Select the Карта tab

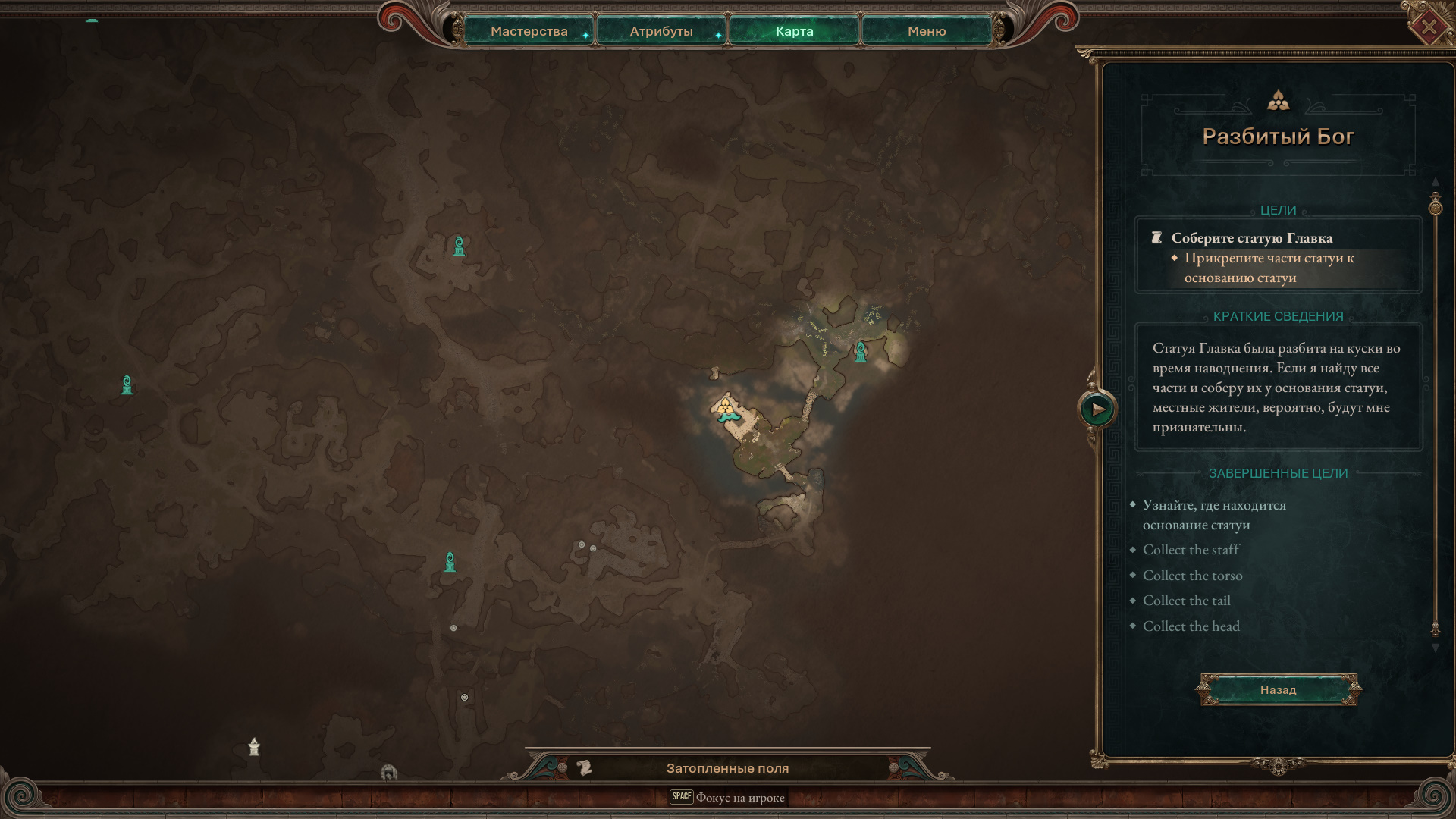coord(794,31)
